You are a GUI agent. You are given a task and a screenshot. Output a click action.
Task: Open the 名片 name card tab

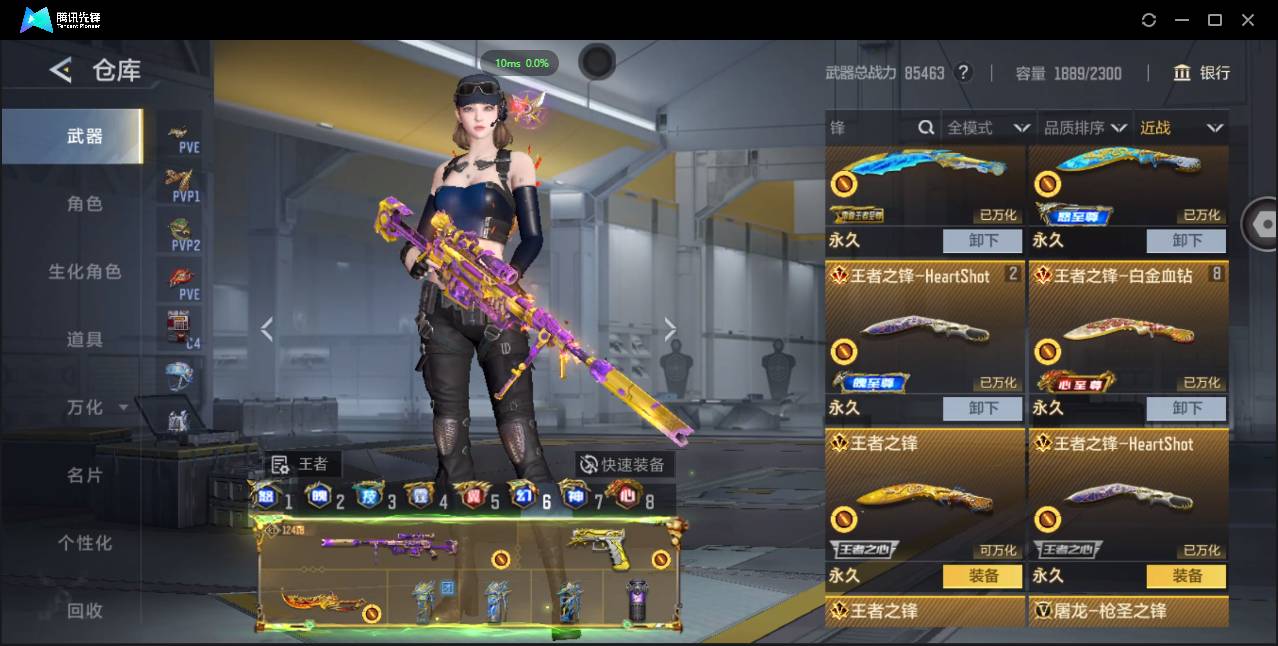[84, 475]
